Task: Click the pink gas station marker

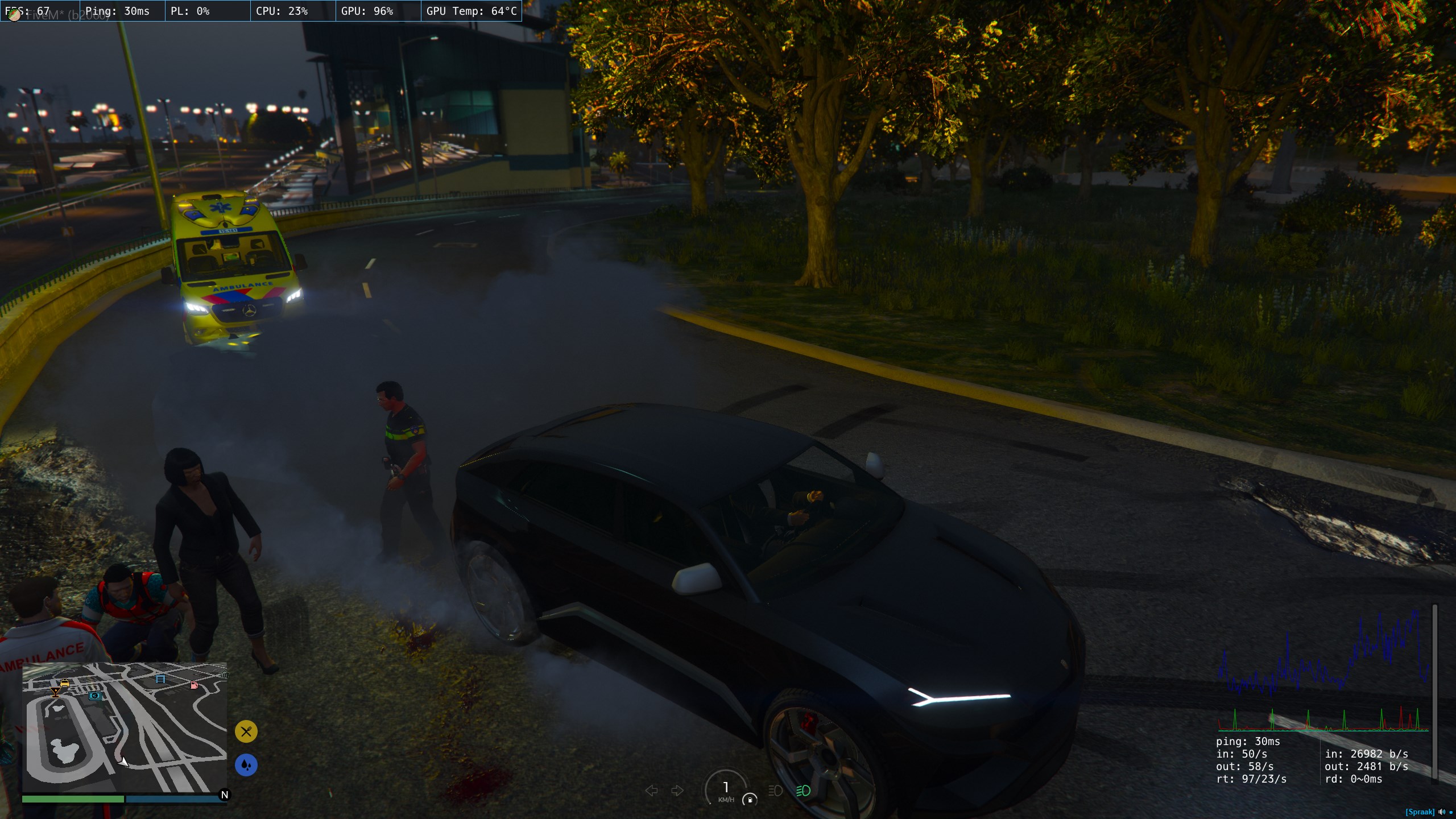Action: click(194, 685)
